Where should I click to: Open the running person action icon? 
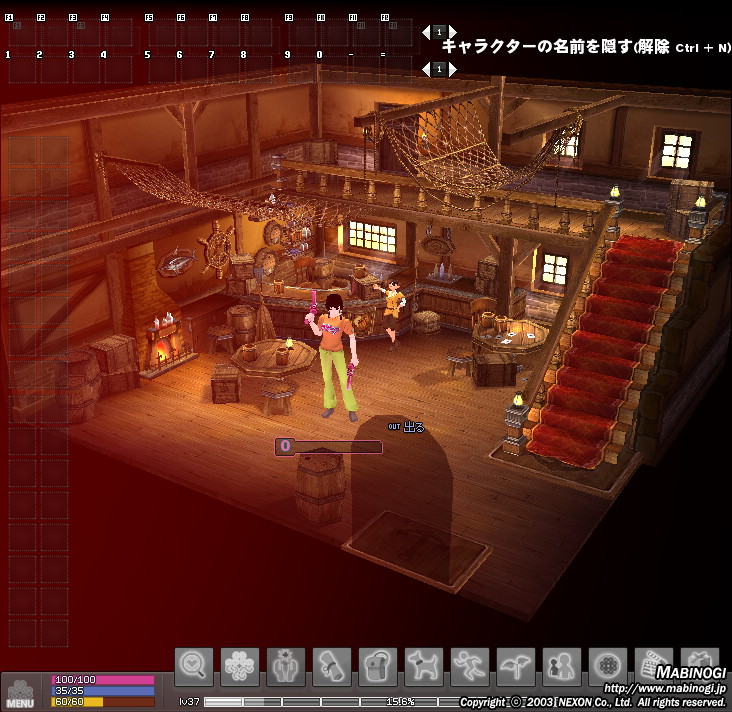[x=470, y=666]
